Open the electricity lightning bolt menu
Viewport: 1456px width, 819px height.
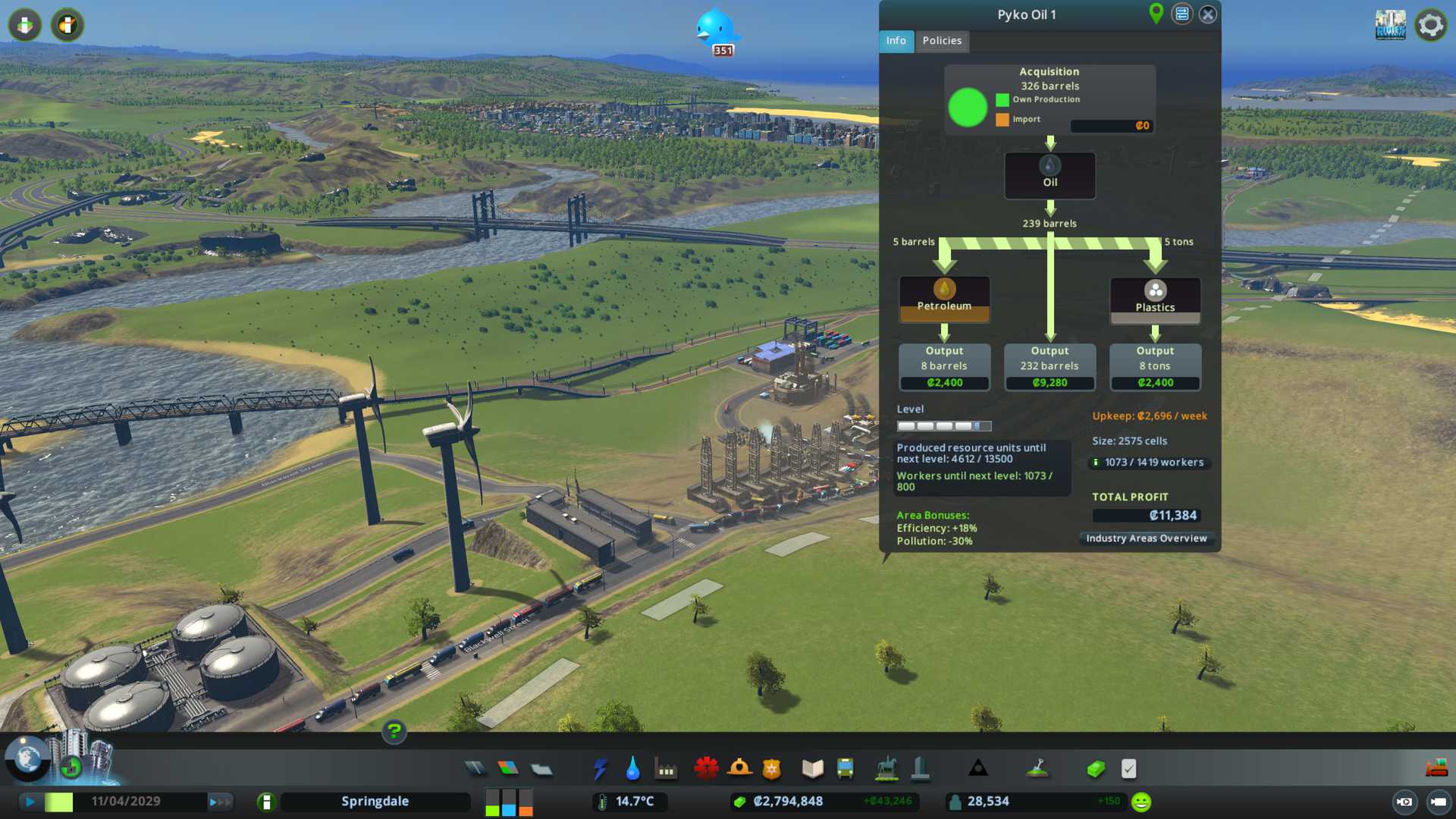click(x=601, y=769)
